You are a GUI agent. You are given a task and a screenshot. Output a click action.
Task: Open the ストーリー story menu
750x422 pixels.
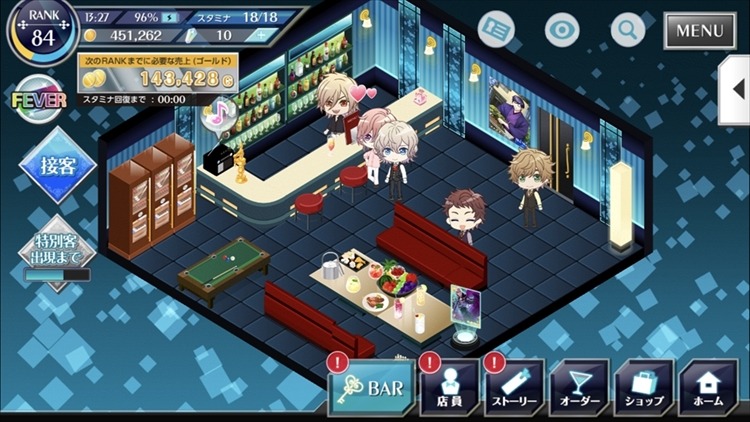[x=514, y=389]
